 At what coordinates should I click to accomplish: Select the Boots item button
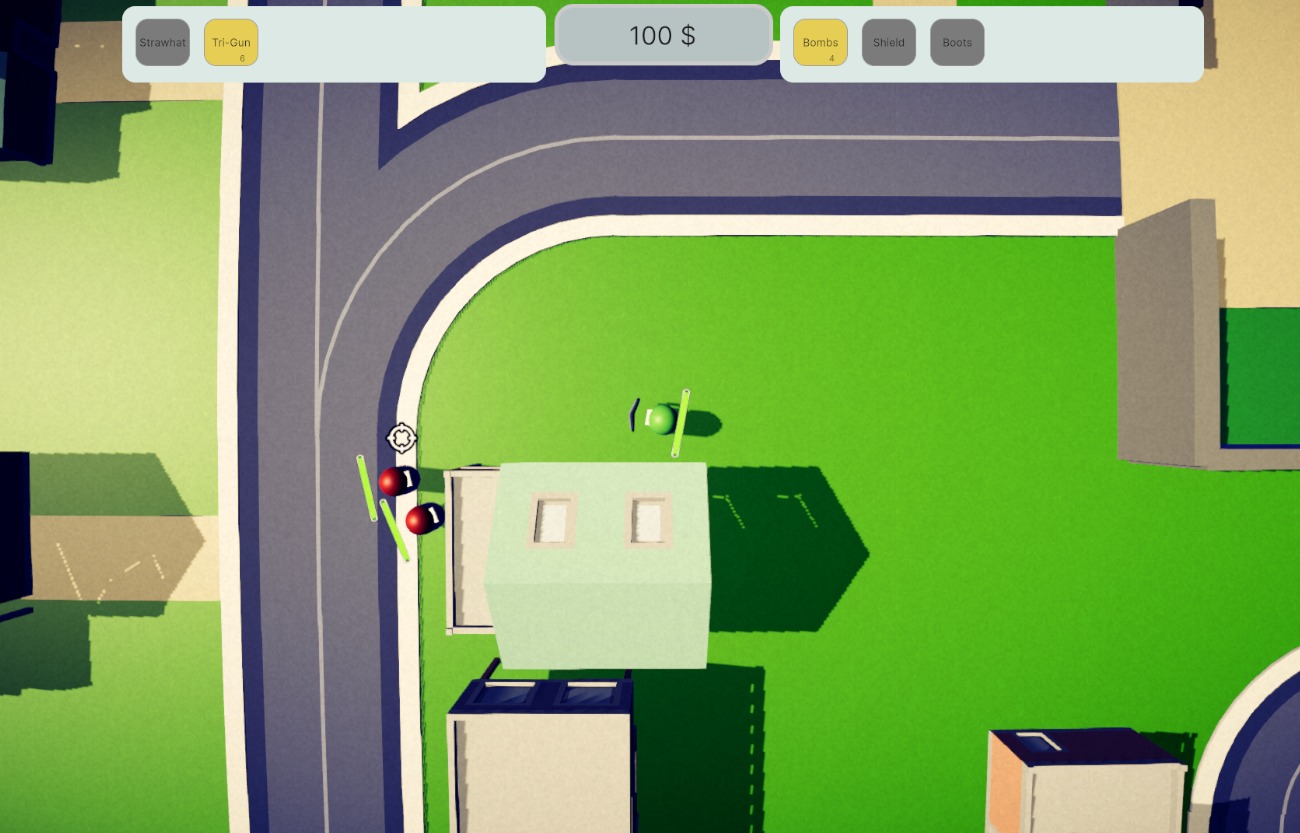point(957,43)
